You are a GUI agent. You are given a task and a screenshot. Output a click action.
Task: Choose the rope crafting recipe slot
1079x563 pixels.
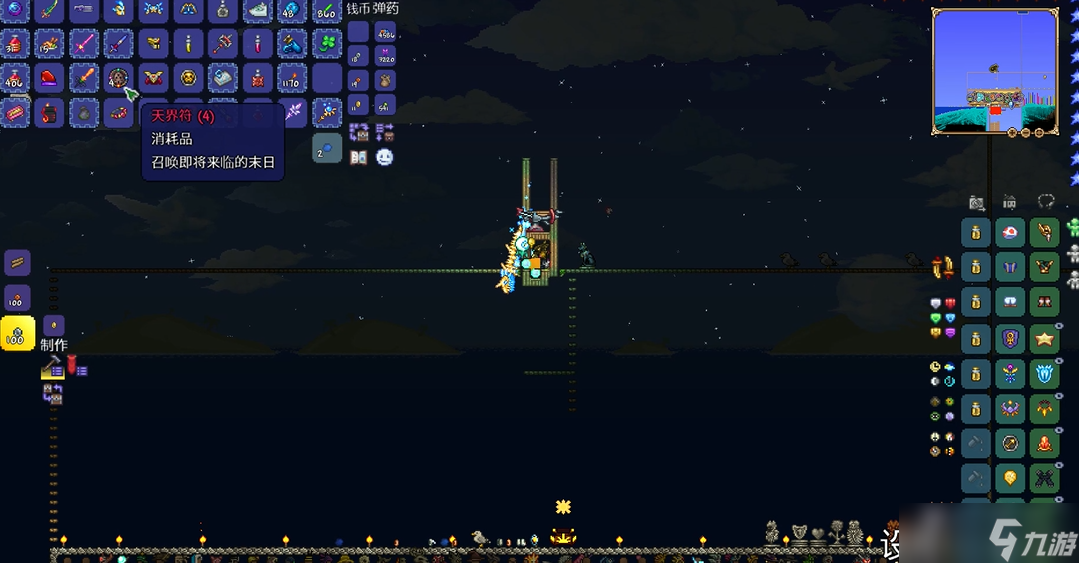(18, 263)
